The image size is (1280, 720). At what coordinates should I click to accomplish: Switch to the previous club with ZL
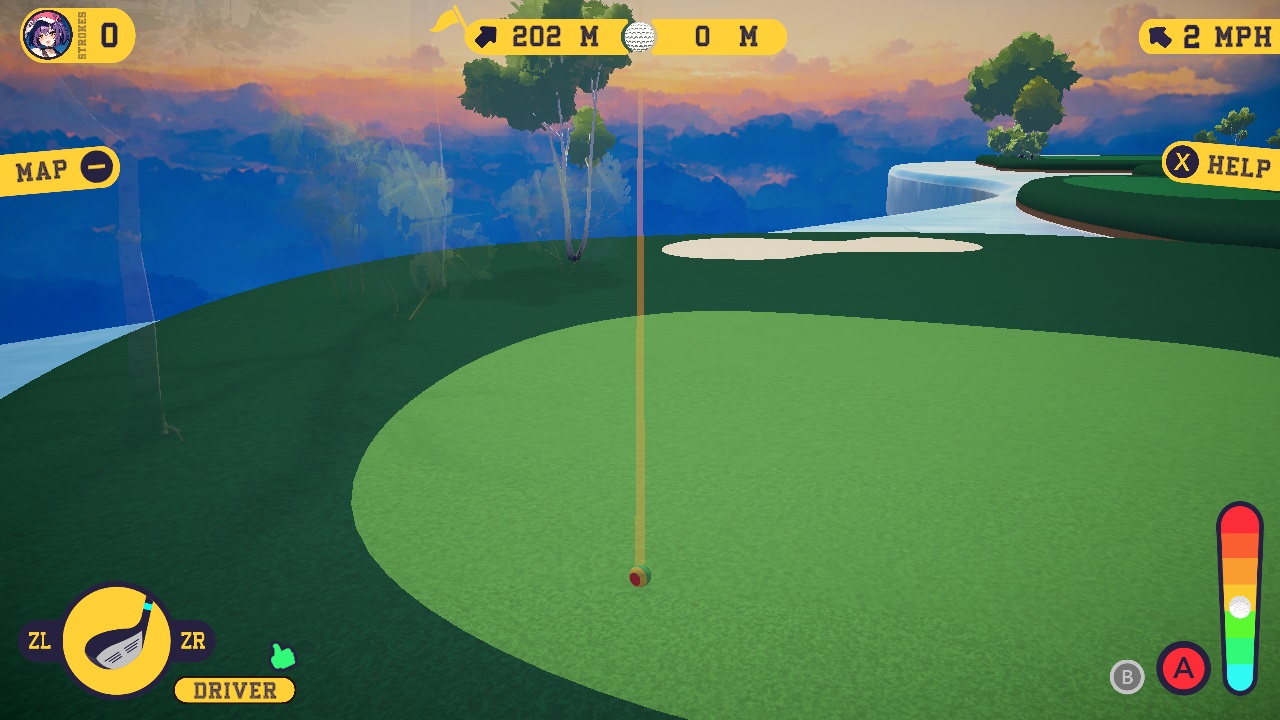39,641
